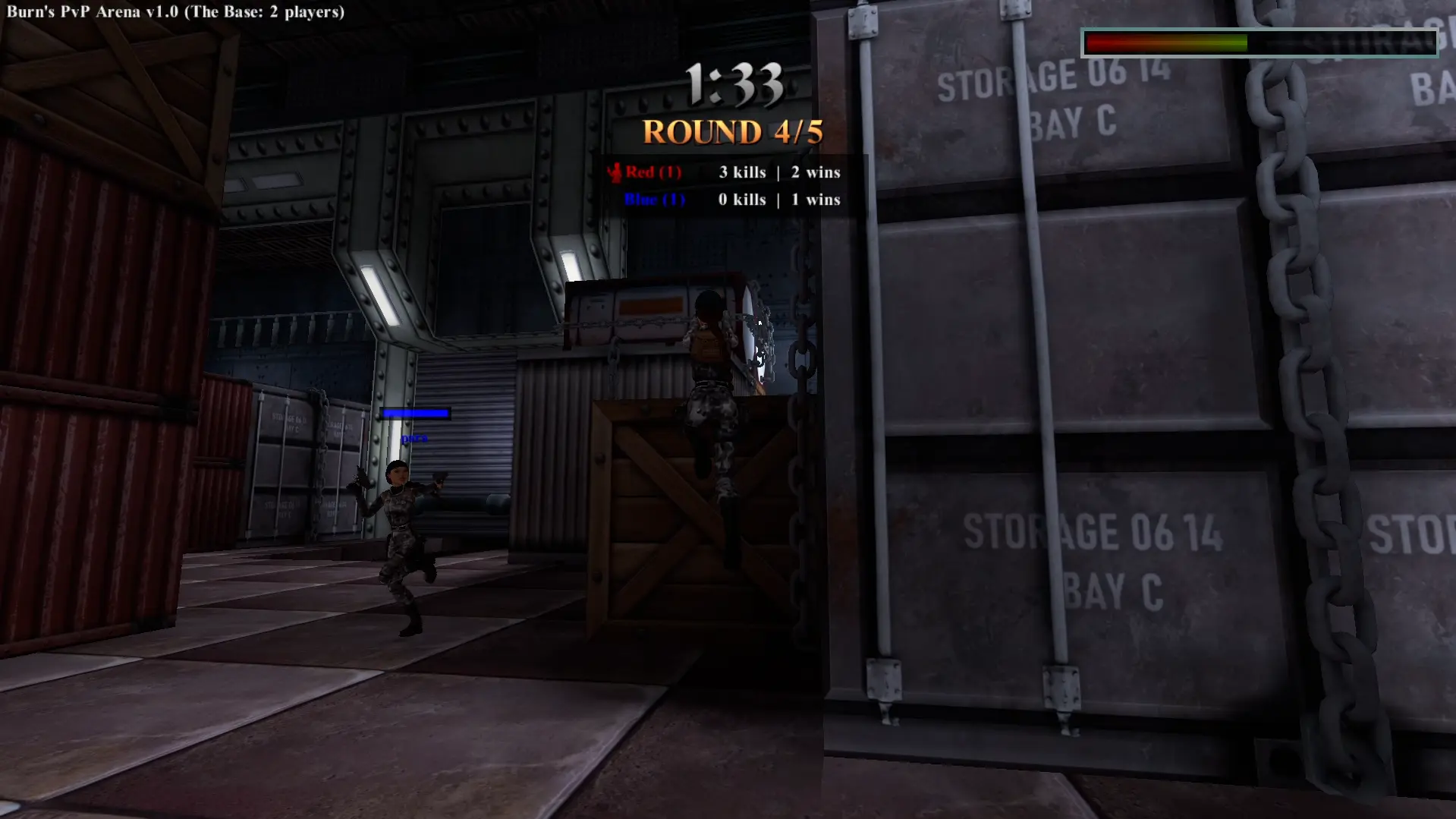Image resolution: width=1456 pixels, height=819 pixels.
Task: Click the Blue team's 1 wins entry
Action: (x=818, y=200)
